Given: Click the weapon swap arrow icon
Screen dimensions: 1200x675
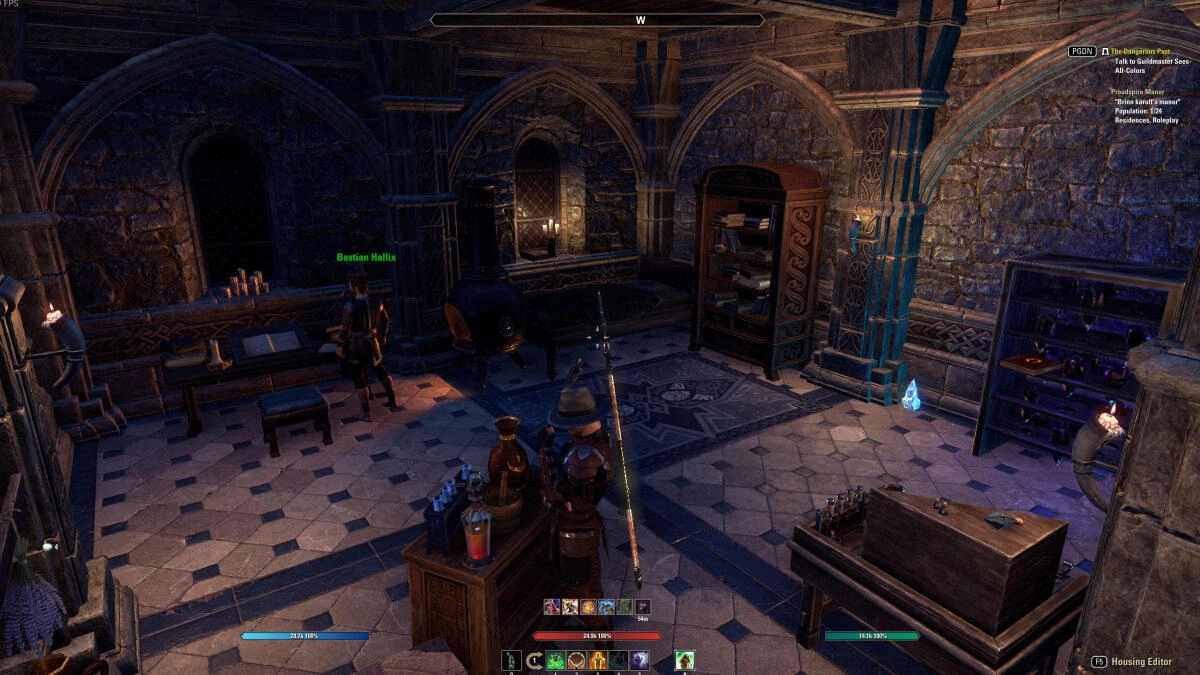Looking at the screenshot, I should click(534, 660).
